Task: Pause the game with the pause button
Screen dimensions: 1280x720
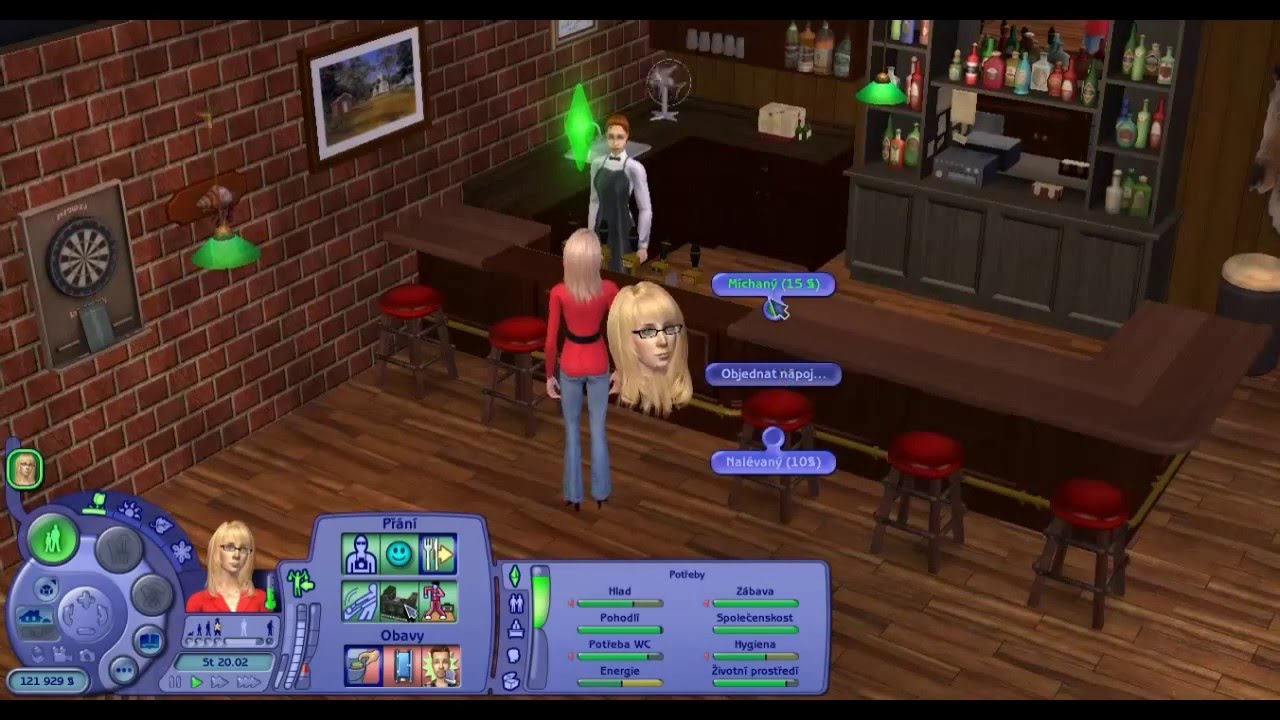Action: click(x=176, y=682)
